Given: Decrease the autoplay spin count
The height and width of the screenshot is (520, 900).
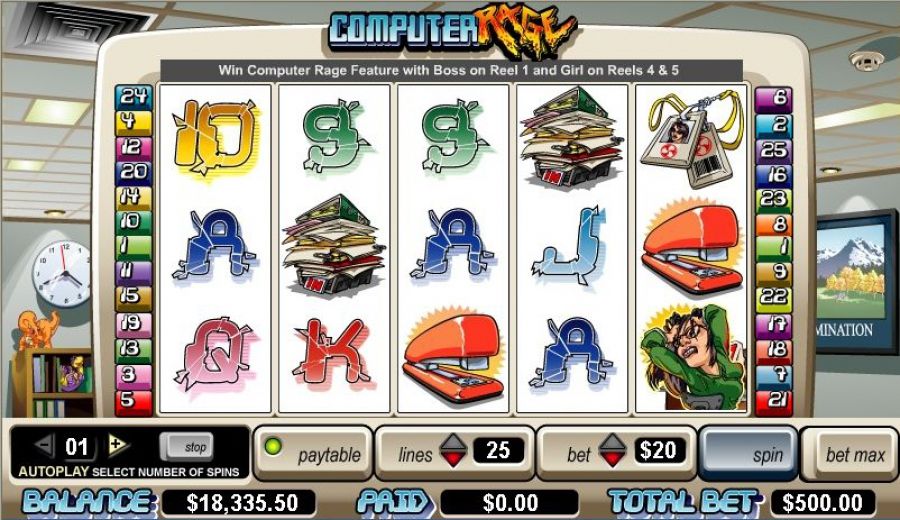Looking at the screenshot, I should point(43,446).
